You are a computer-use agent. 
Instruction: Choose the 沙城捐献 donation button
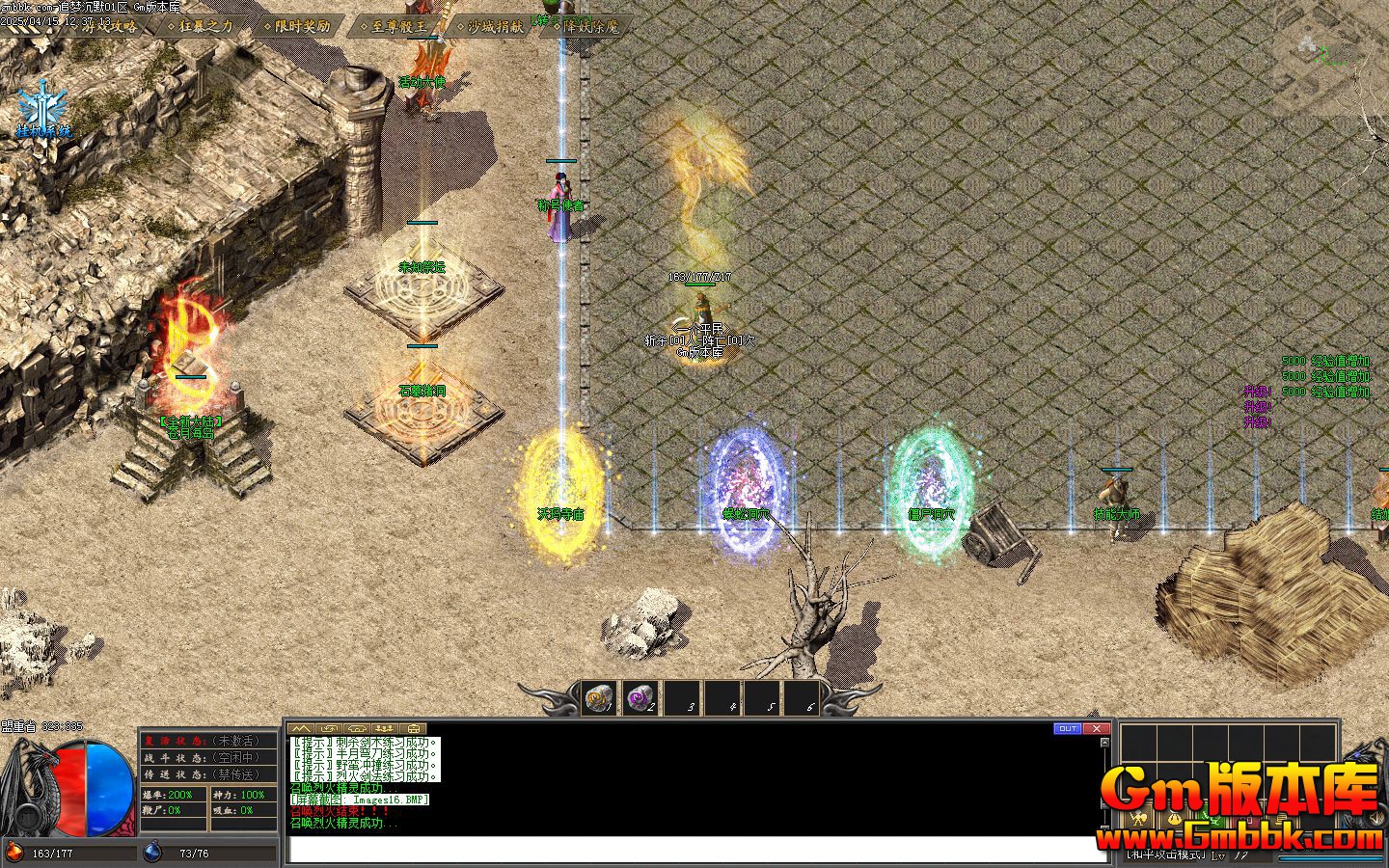click(x=494, y=26)
